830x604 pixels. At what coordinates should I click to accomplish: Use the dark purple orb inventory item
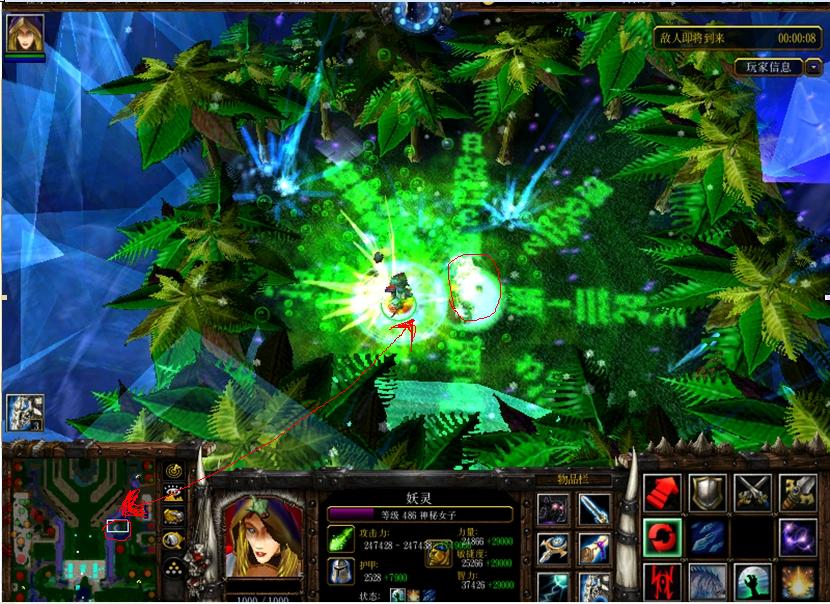click(554, 509)
